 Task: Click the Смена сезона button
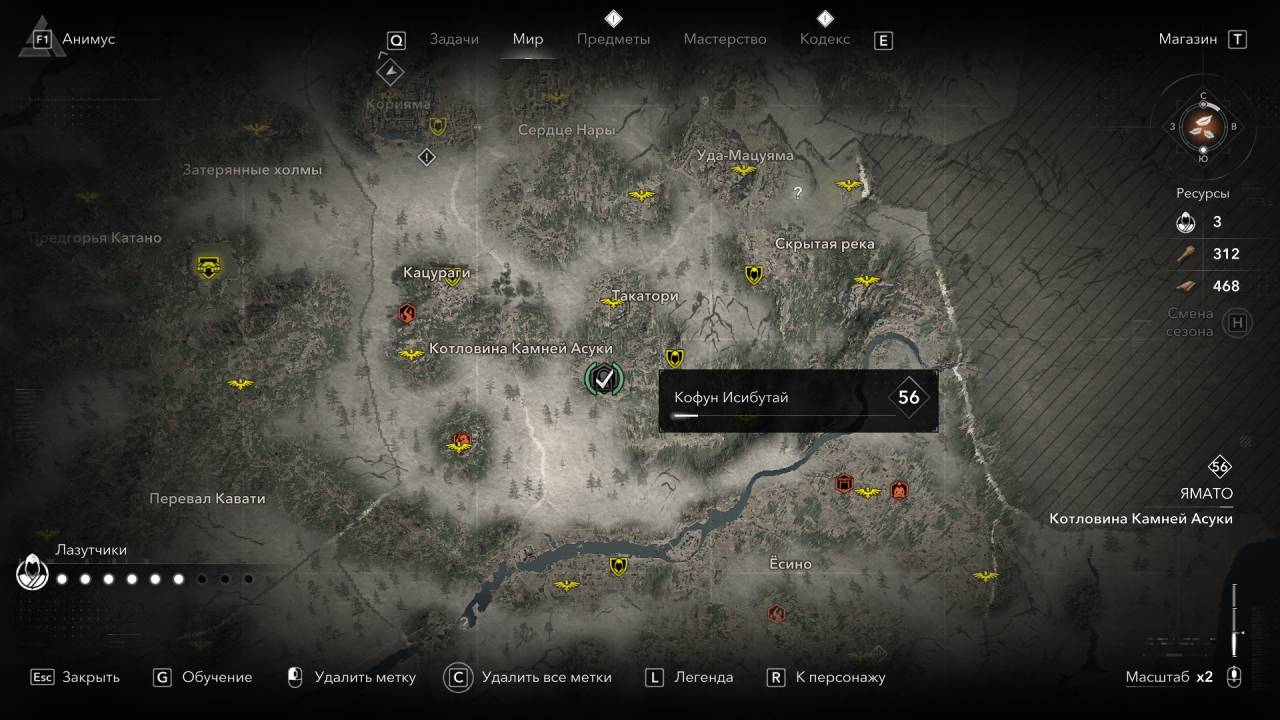pos(1238,322)
